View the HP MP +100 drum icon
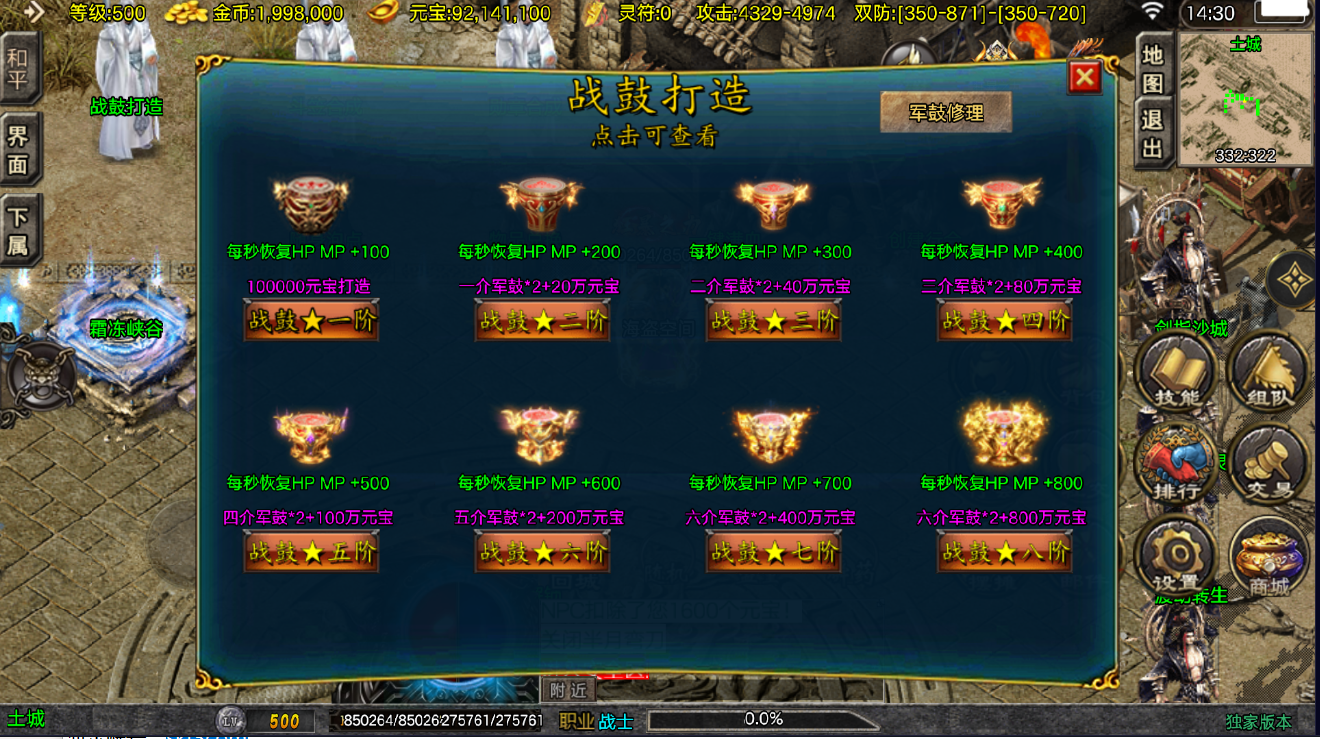Screen dimensions: 1320x739 (309, 205)
